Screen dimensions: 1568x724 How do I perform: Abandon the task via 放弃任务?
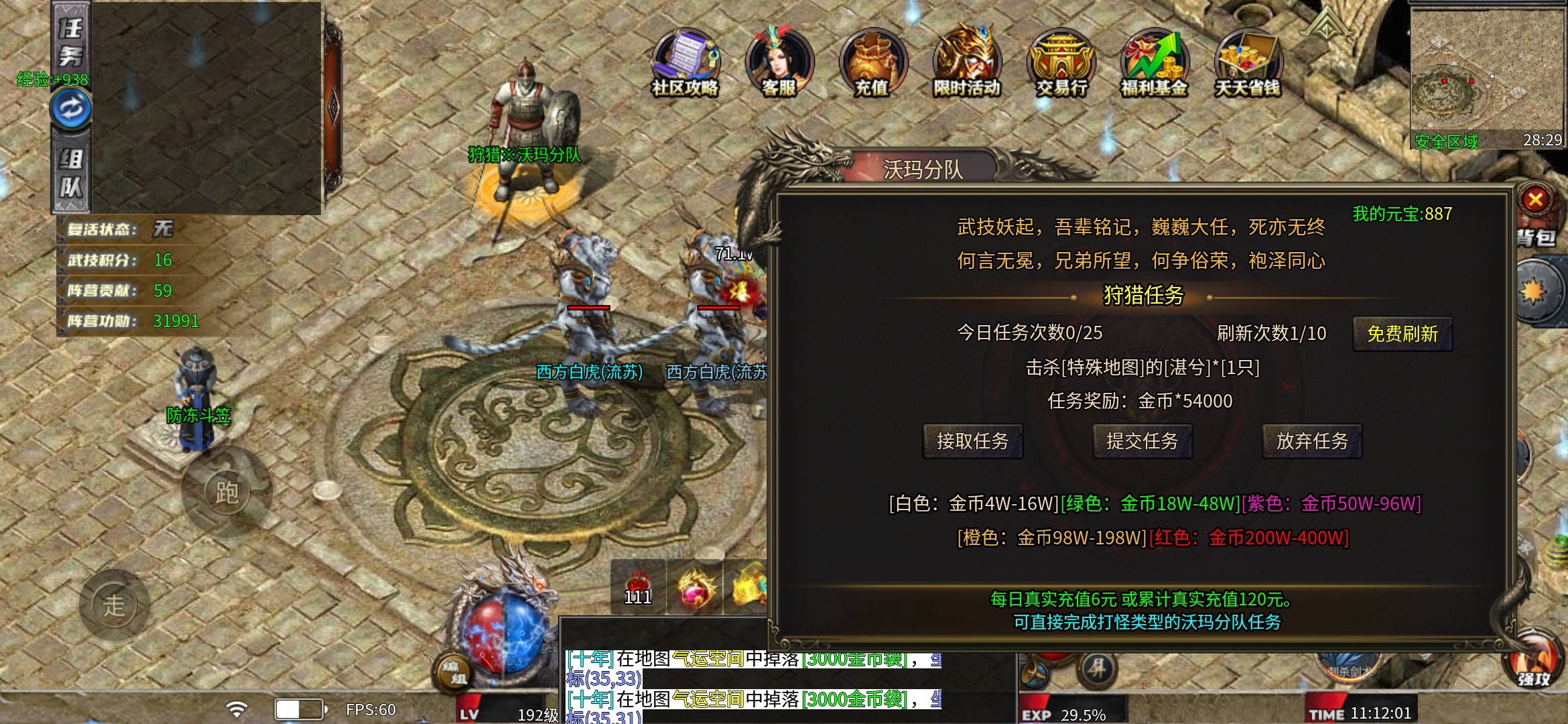[1311, 441]
